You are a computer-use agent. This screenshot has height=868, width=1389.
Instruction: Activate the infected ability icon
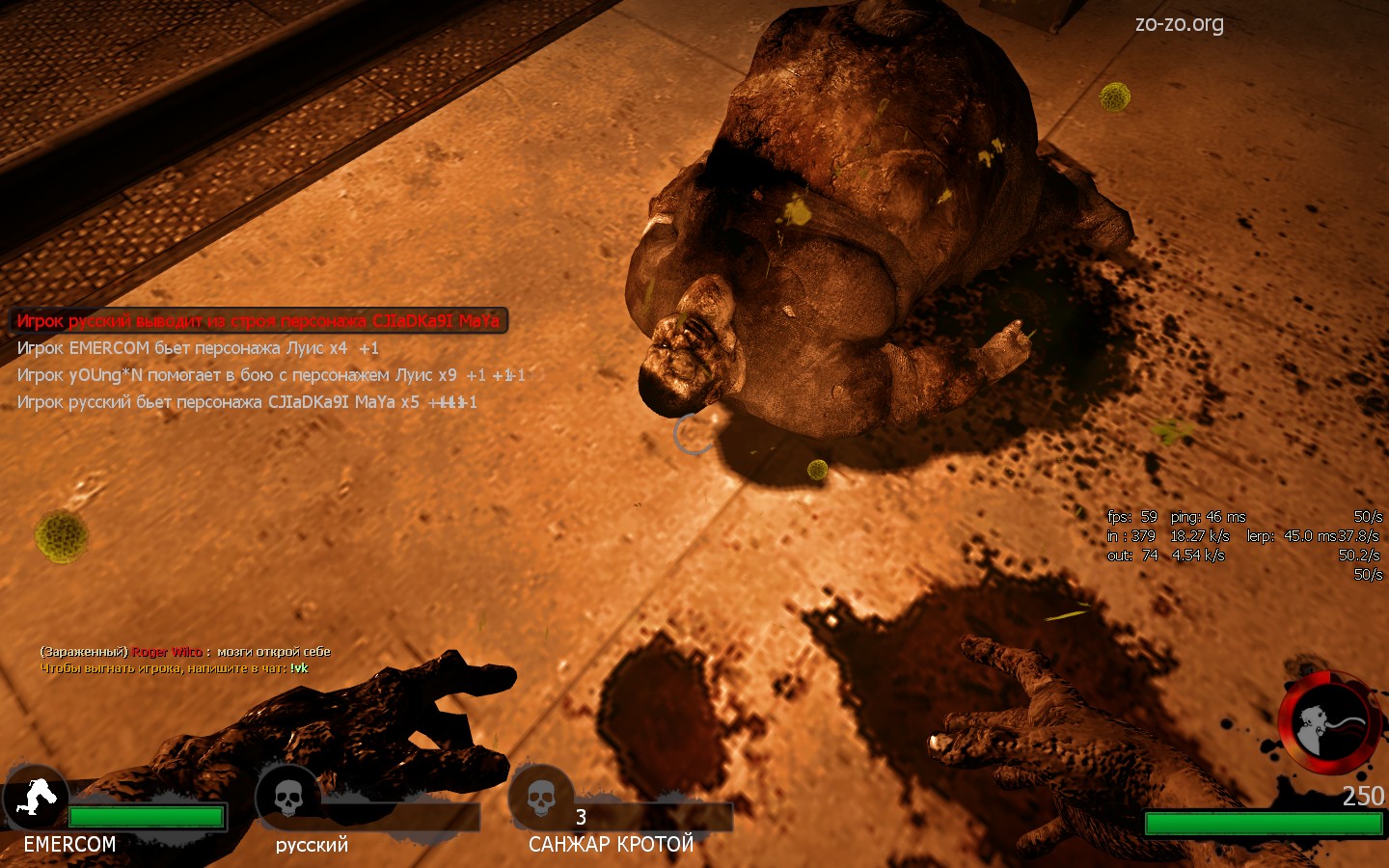coord(1328,723)
